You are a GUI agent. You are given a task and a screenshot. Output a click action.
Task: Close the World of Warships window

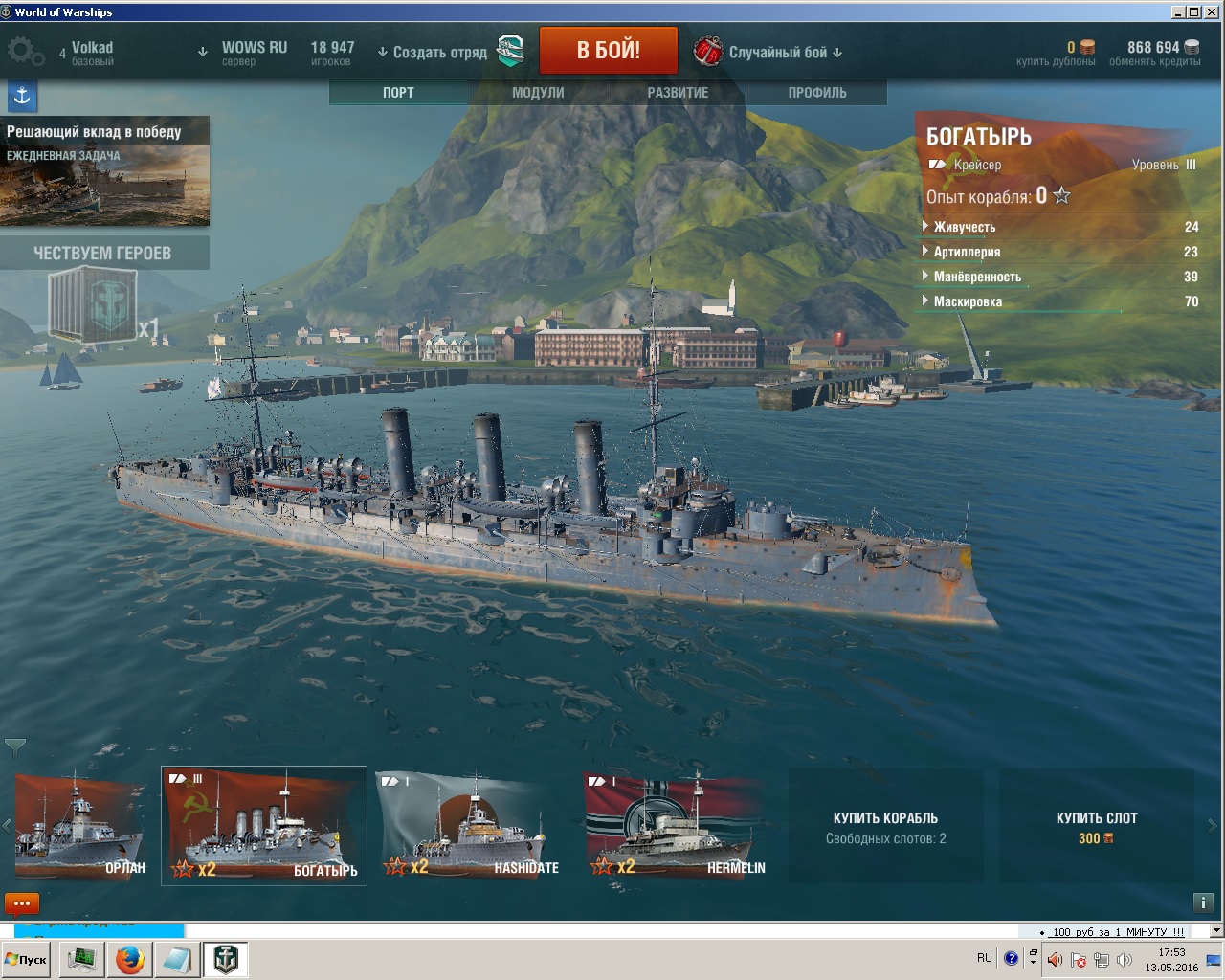[x=1211, y=11]
